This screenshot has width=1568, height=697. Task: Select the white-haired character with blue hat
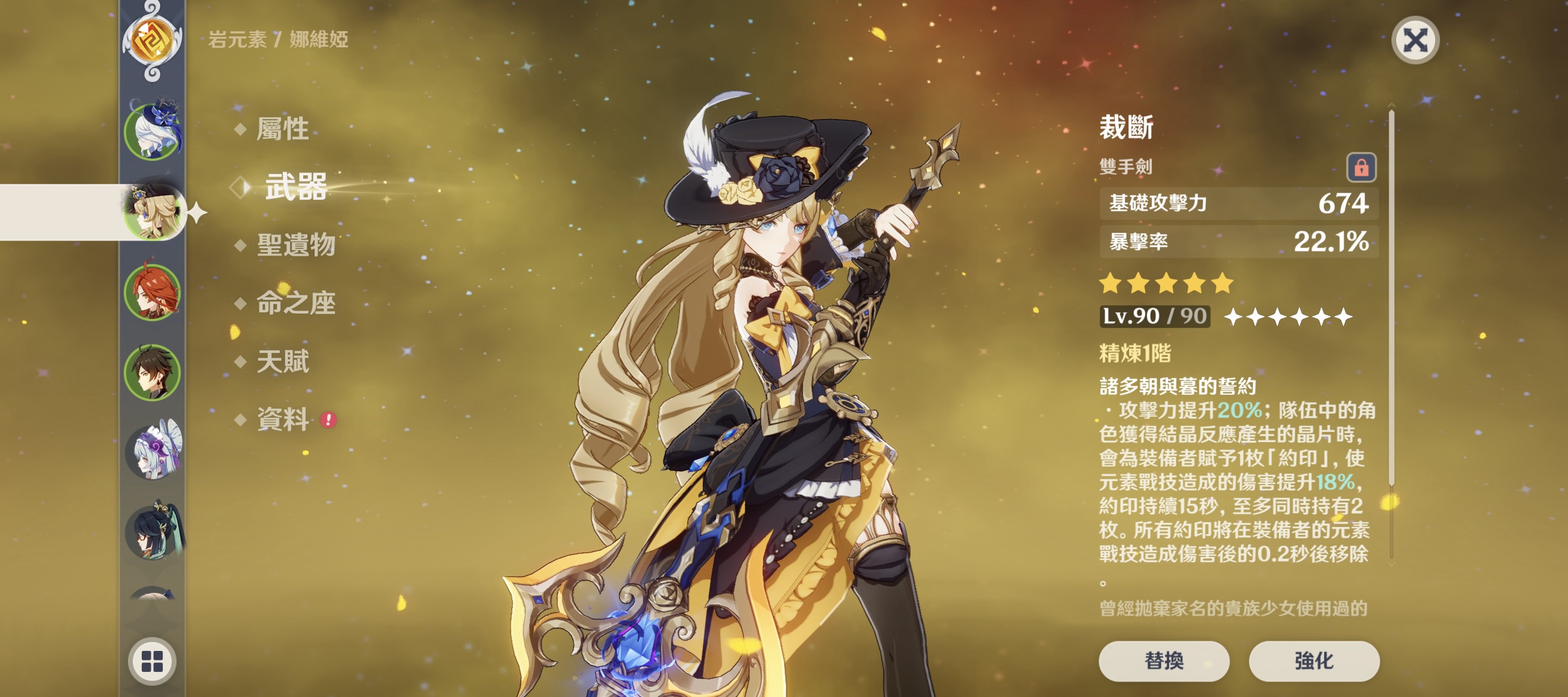pos(152,132)
